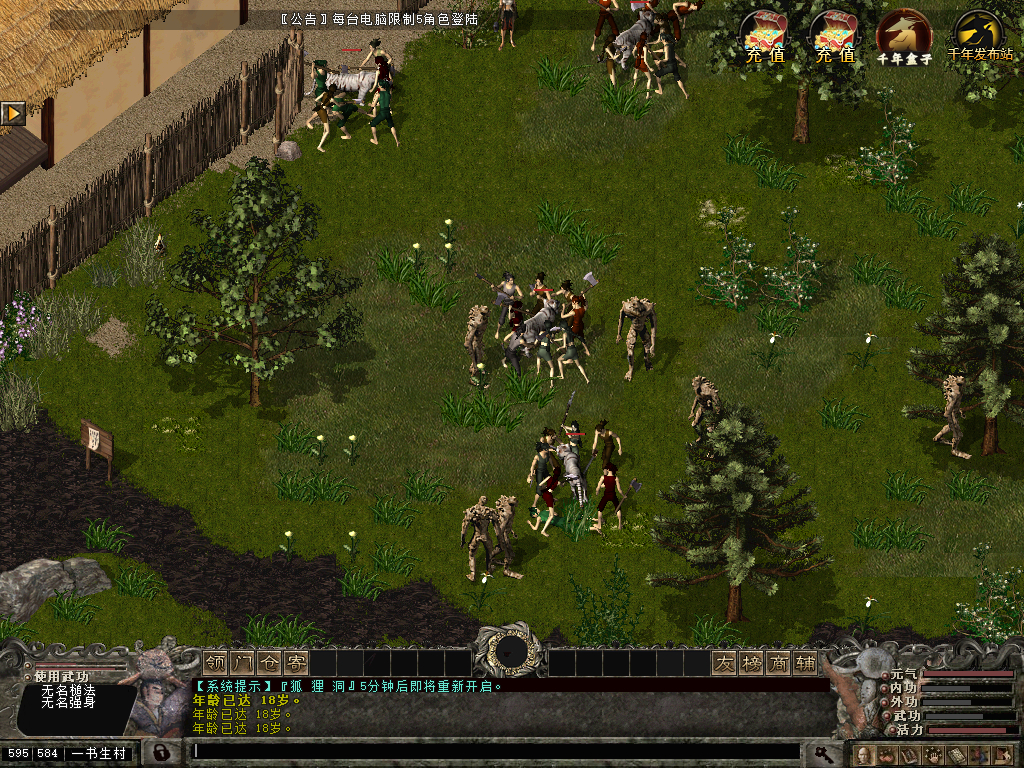Open the character face icon
Viewport: 1024px width, 768px height.
[863, 755]
